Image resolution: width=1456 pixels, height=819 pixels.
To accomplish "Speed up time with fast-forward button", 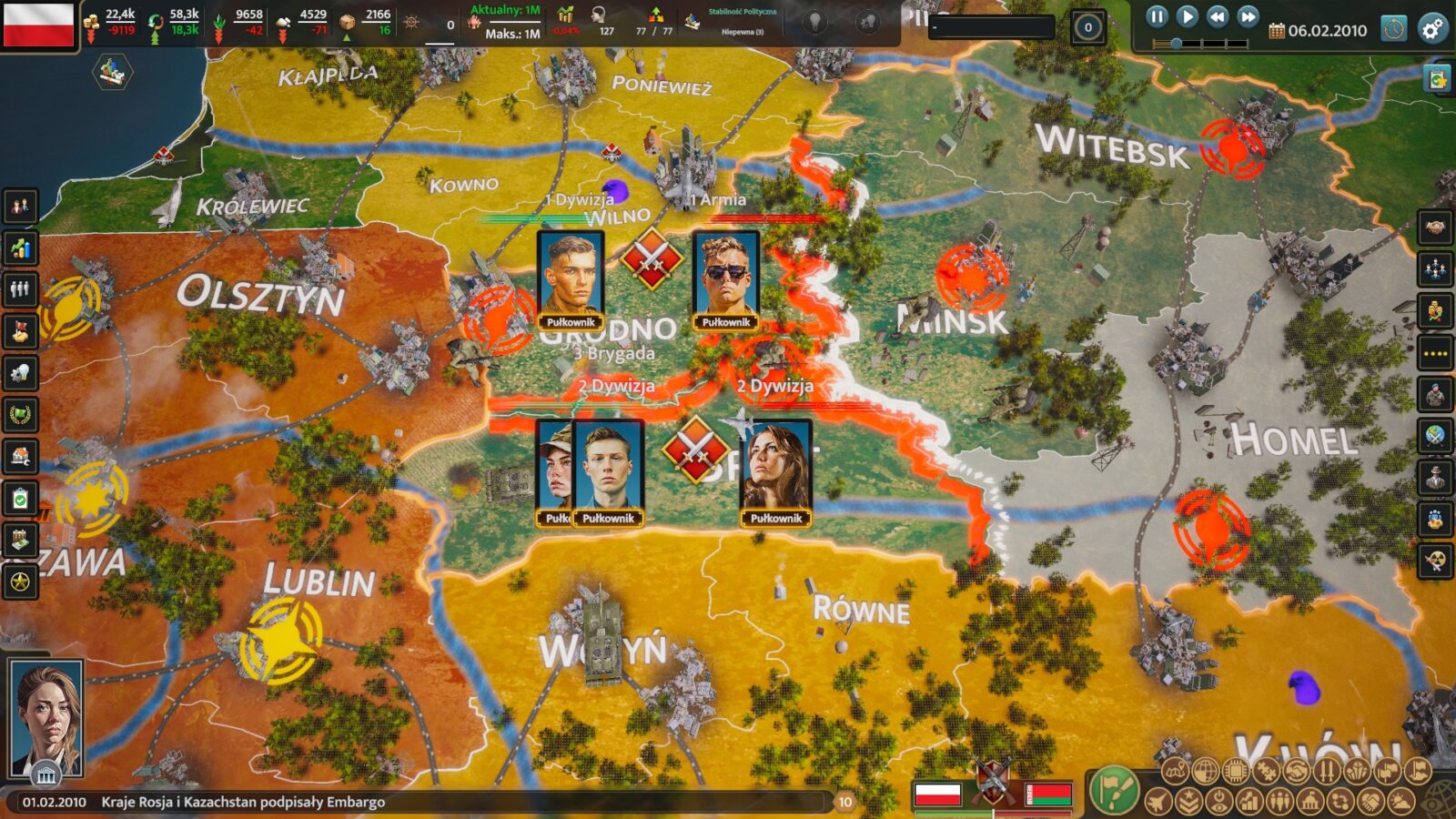I will click(x=1249, y=16).
